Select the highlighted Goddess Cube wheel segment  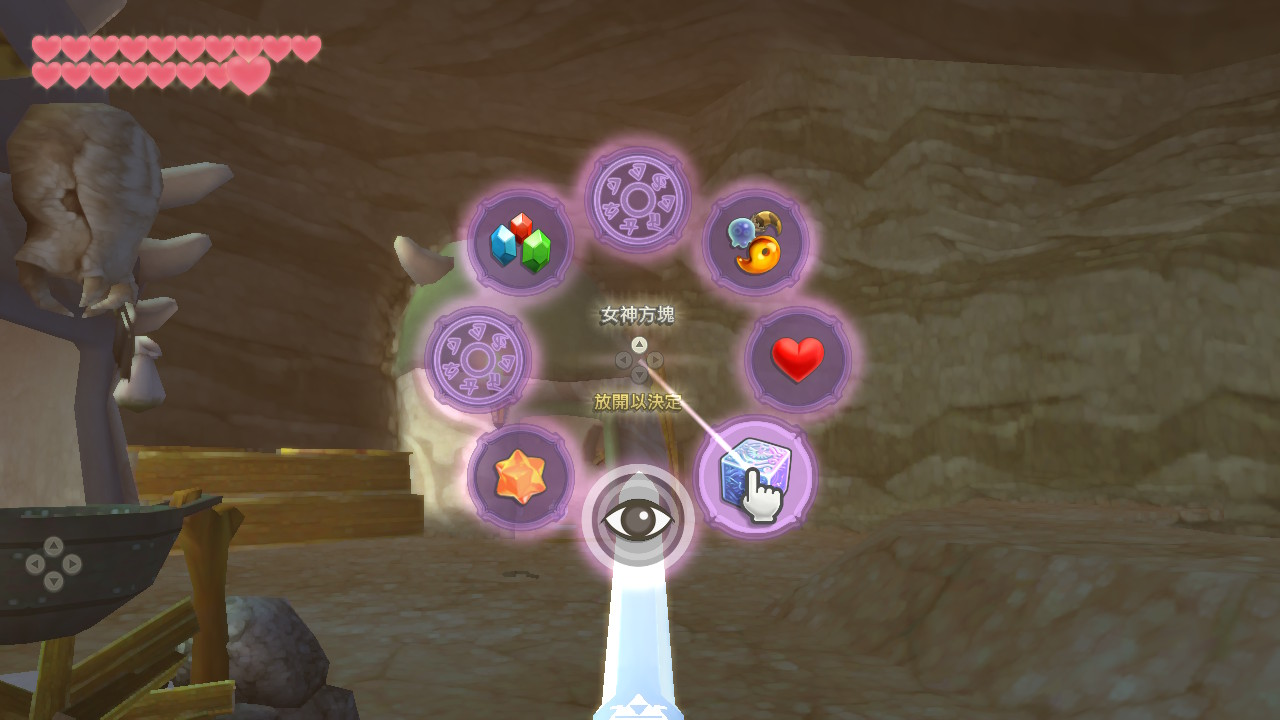pyautogui.click(x=758, y=478)
